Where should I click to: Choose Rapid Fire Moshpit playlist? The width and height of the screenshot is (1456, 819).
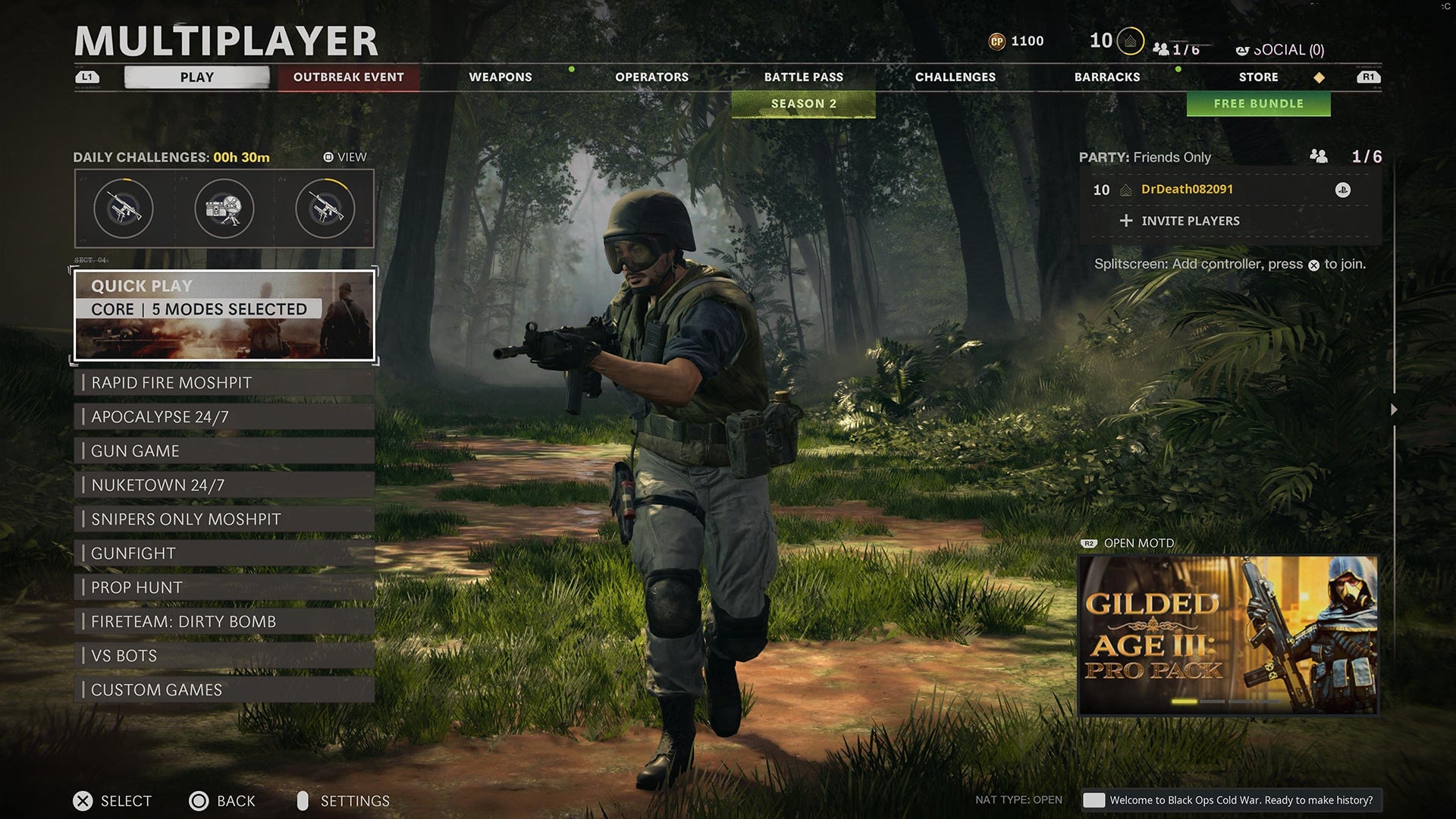(x=224, y=383)
